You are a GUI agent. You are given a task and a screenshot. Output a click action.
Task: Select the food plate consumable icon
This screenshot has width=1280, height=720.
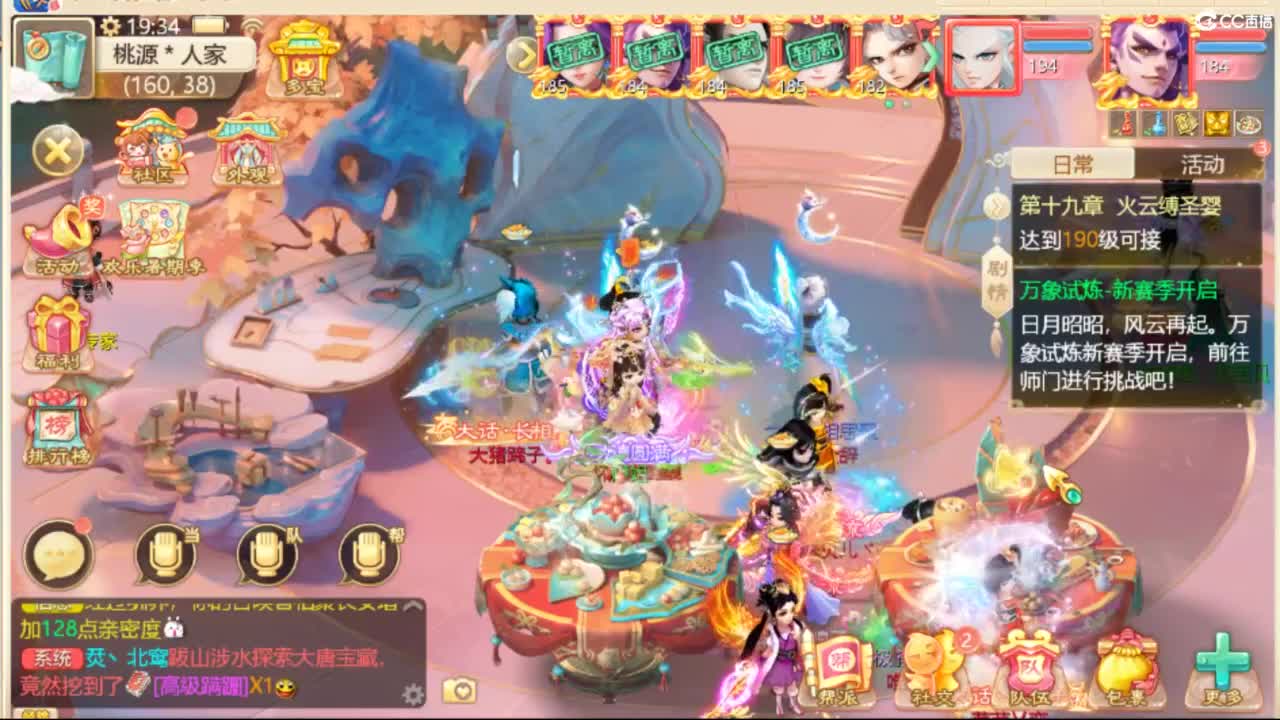tap(1247, 122)
